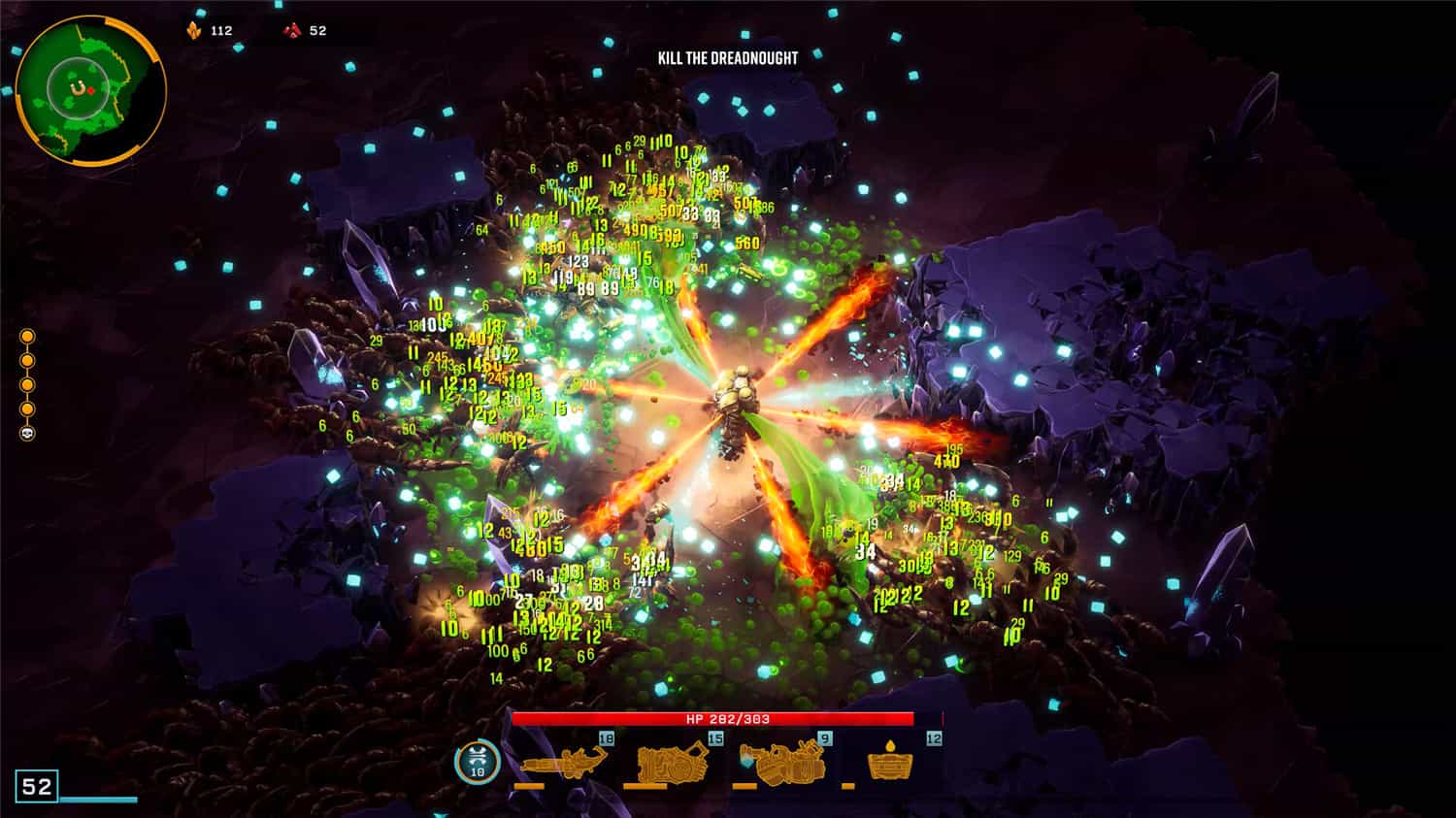Select the drilling weapon slot at level 15

click(672, 763)
